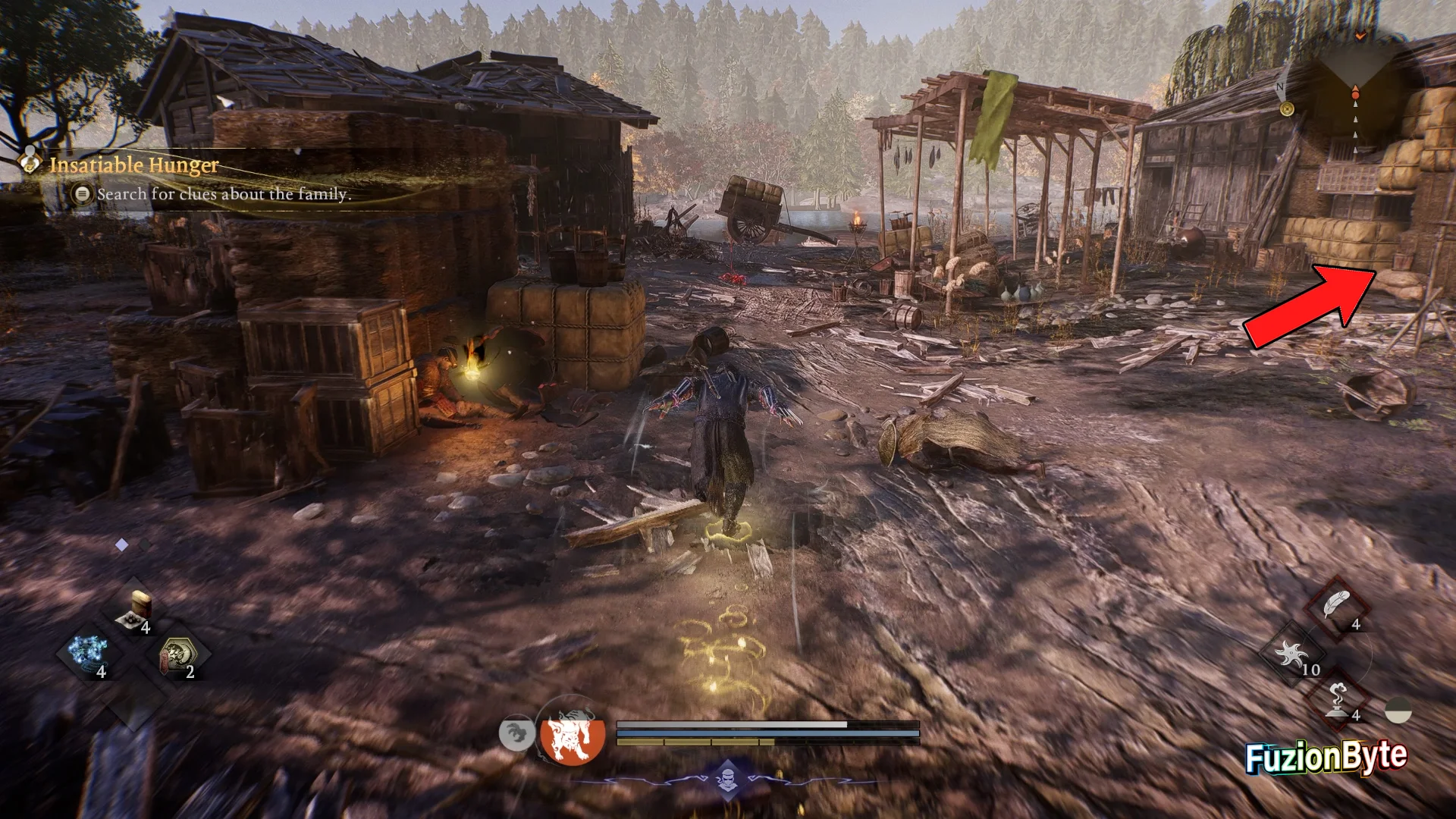Click the ninja style indicator diamond
1456x819 pixels.
click(x=728, y=778)
